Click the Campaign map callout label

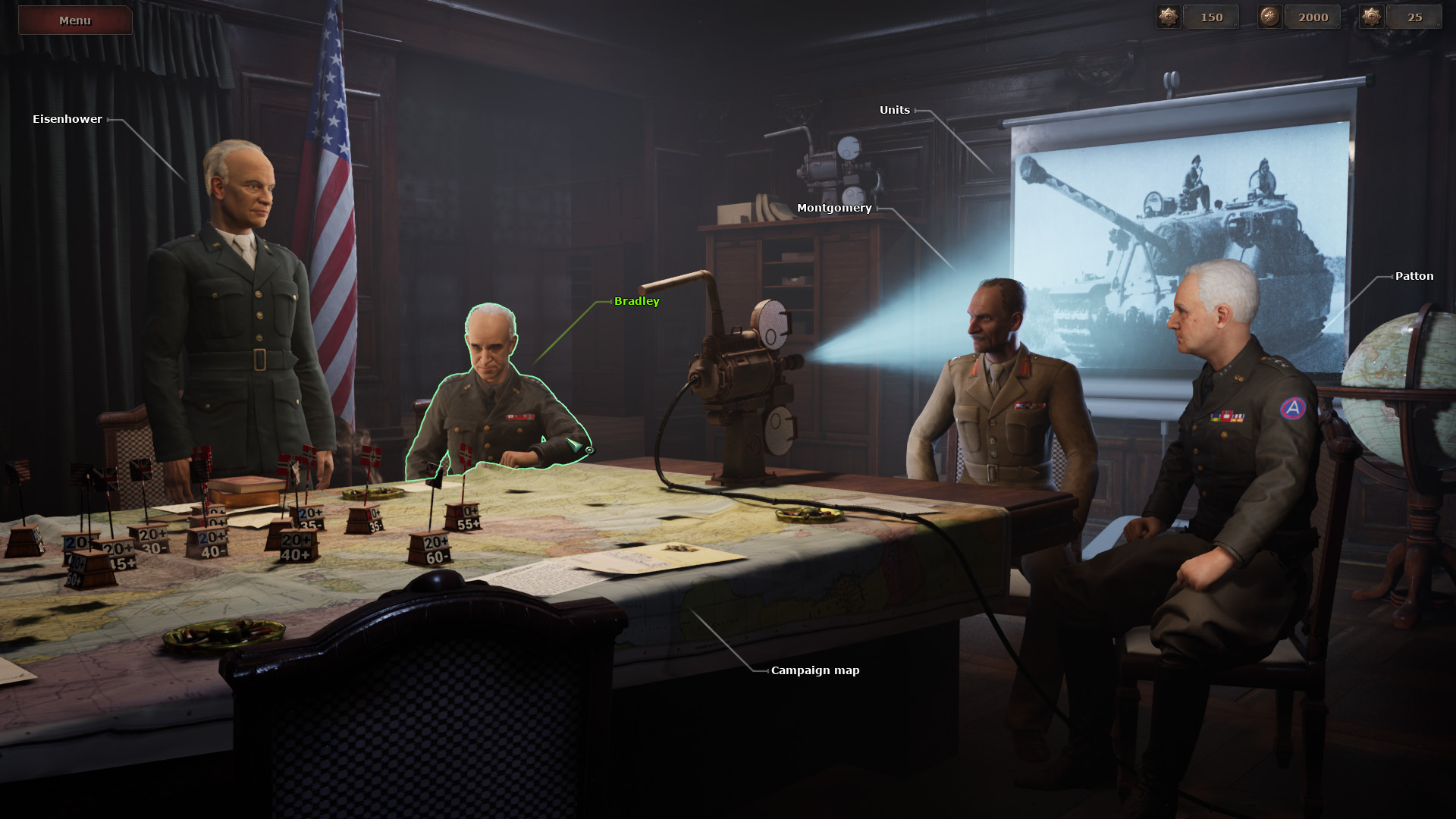click(814, 670)
